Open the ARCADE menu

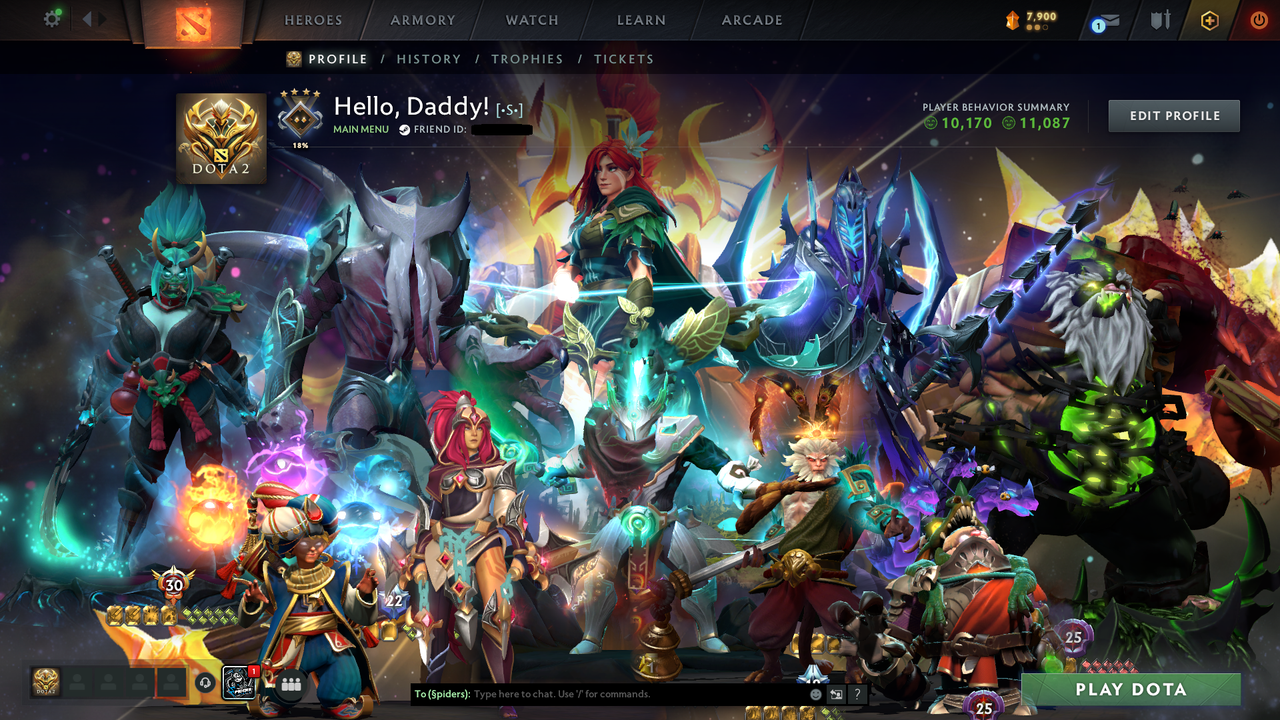pos(751,20)
